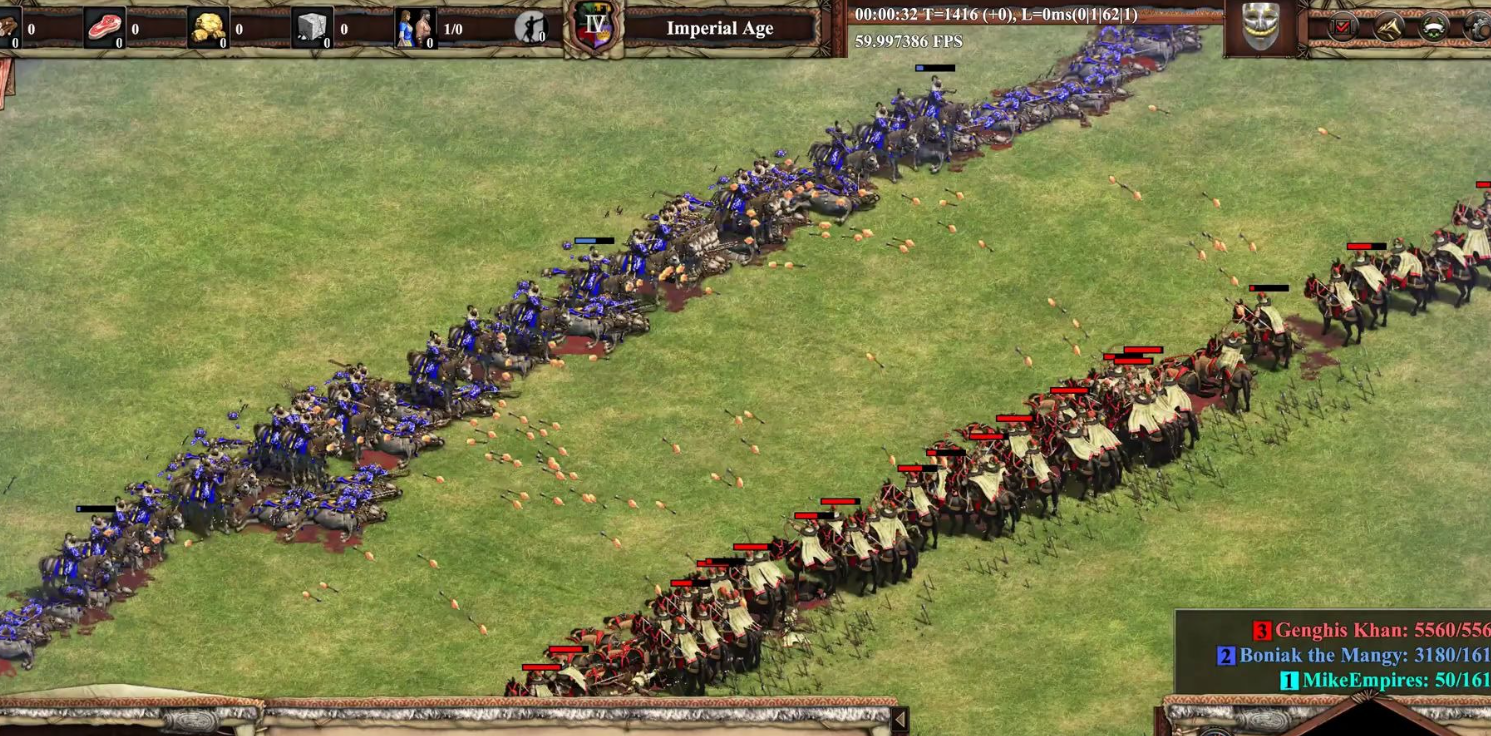The height and width of the screenshot is (736, 1491).
Task: Open objectives with the red checkmark button
Action: 1342,28
